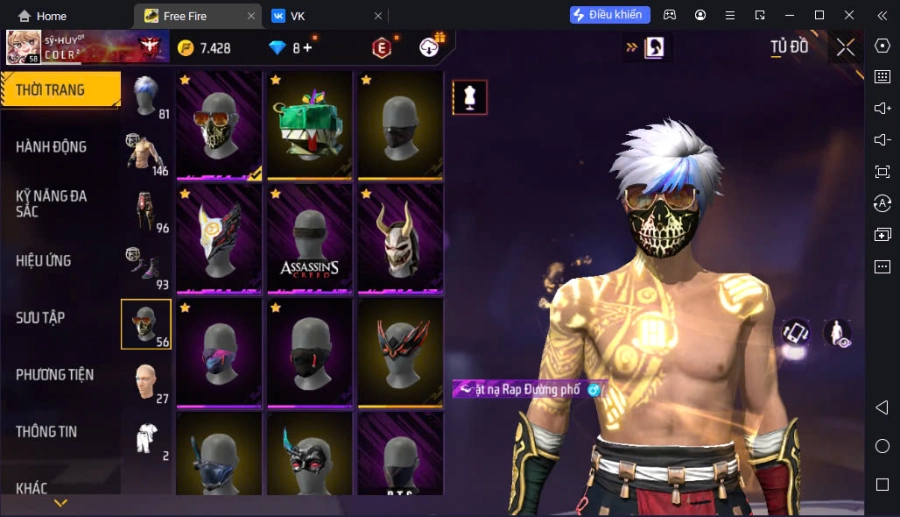Select the Sưu Tập category

tap(41, 318)
